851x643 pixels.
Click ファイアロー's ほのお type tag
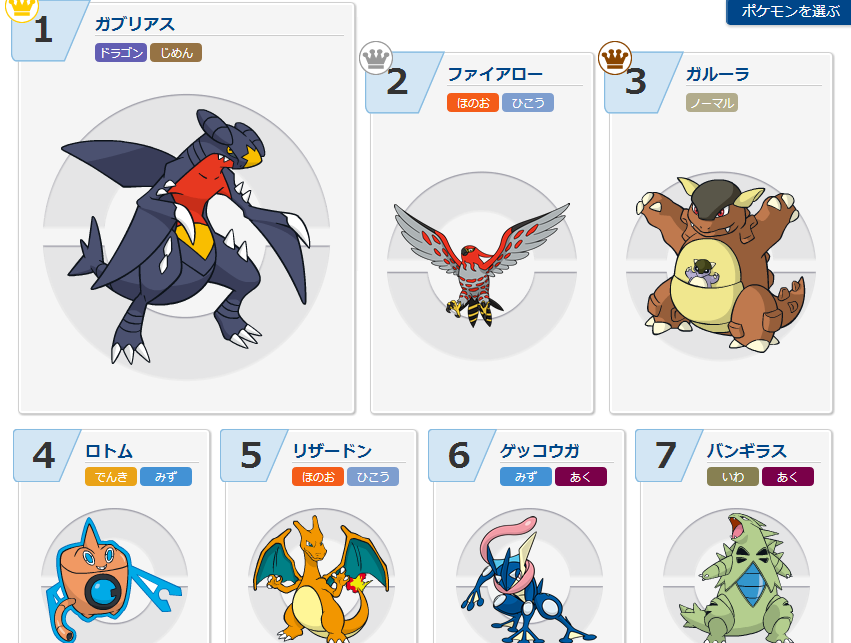tap(473, 103)
